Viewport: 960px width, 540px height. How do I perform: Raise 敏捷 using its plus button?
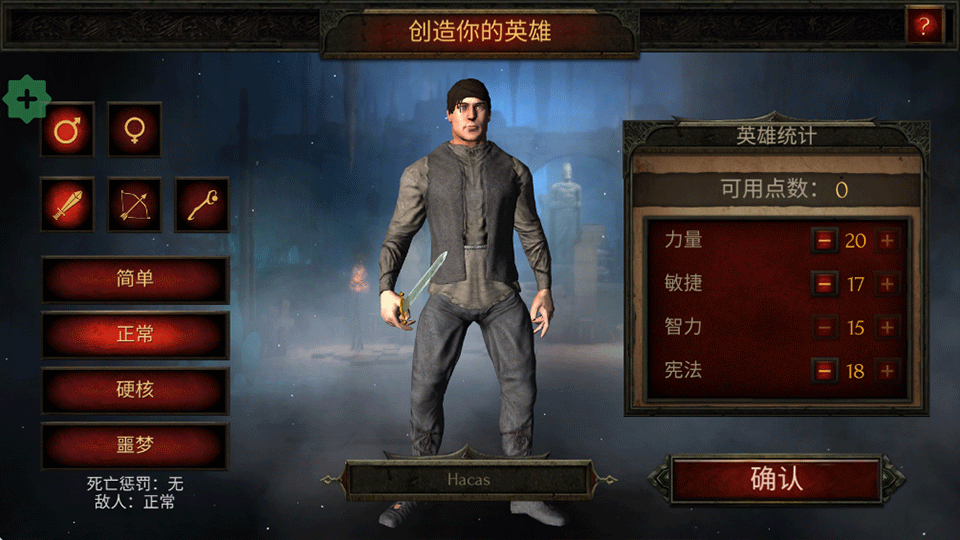point(887,284)
